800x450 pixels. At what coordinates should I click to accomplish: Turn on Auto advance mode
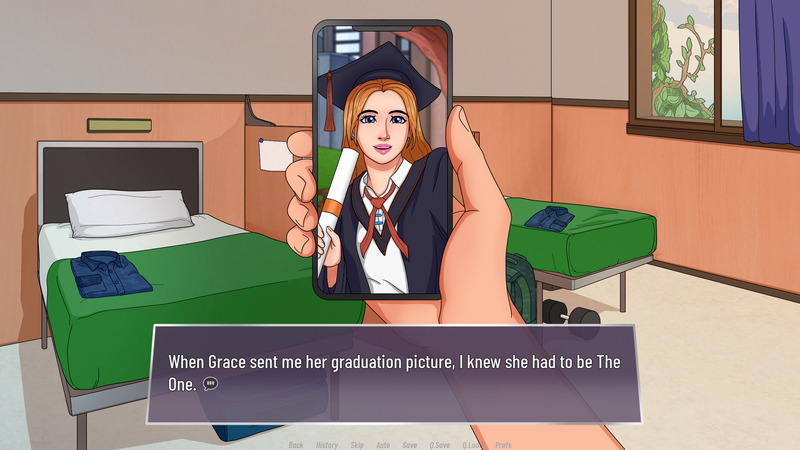point(383,444)
